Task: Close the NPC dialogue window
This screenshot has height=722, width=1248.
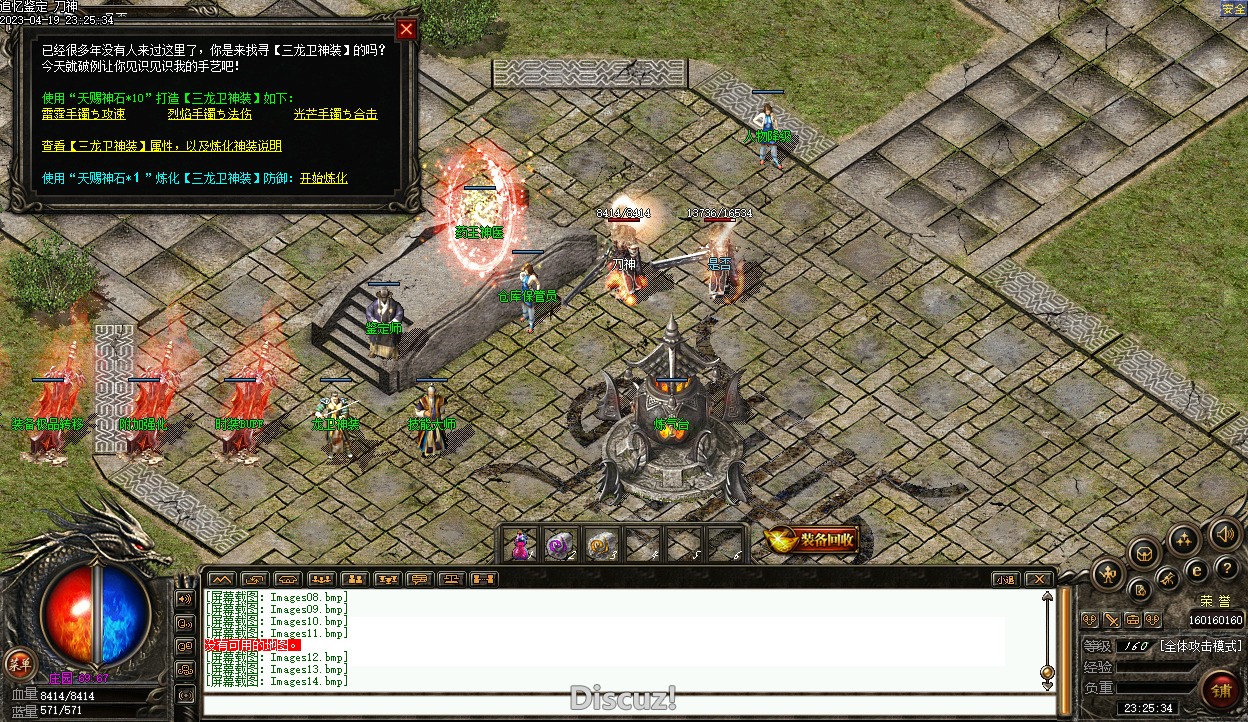Action: [406, 29]
